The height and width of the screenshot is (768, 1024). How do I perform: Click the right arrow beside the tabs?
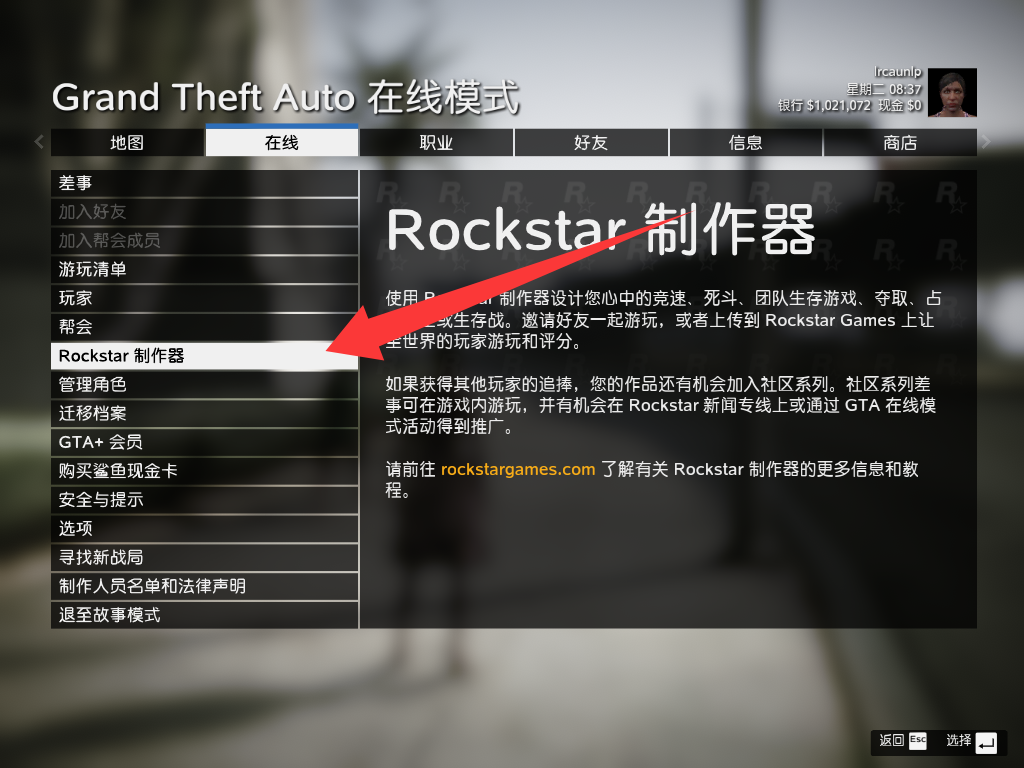coord(987,142)
